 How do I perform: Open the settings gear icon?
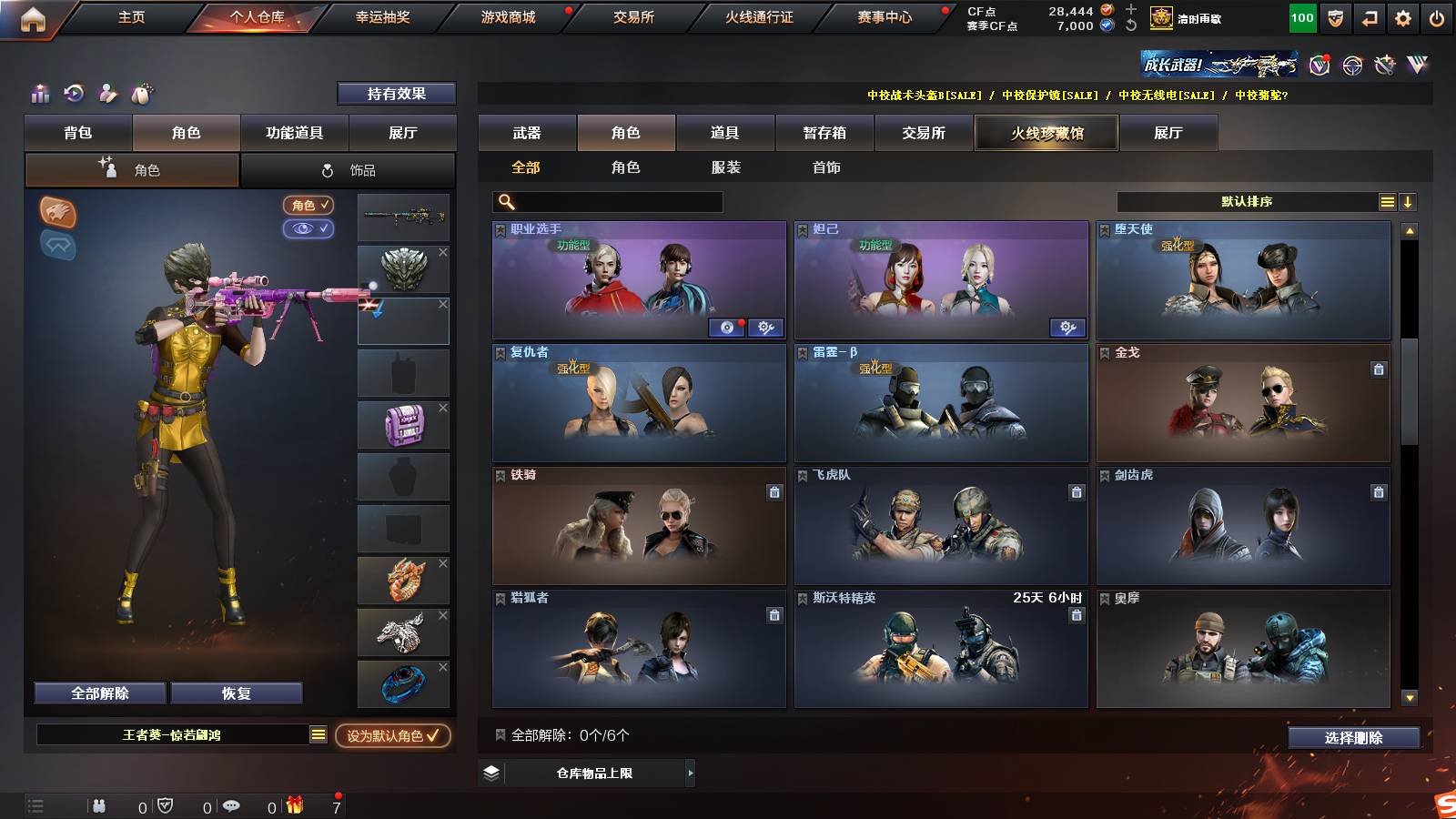click(x=1402, y=16)
